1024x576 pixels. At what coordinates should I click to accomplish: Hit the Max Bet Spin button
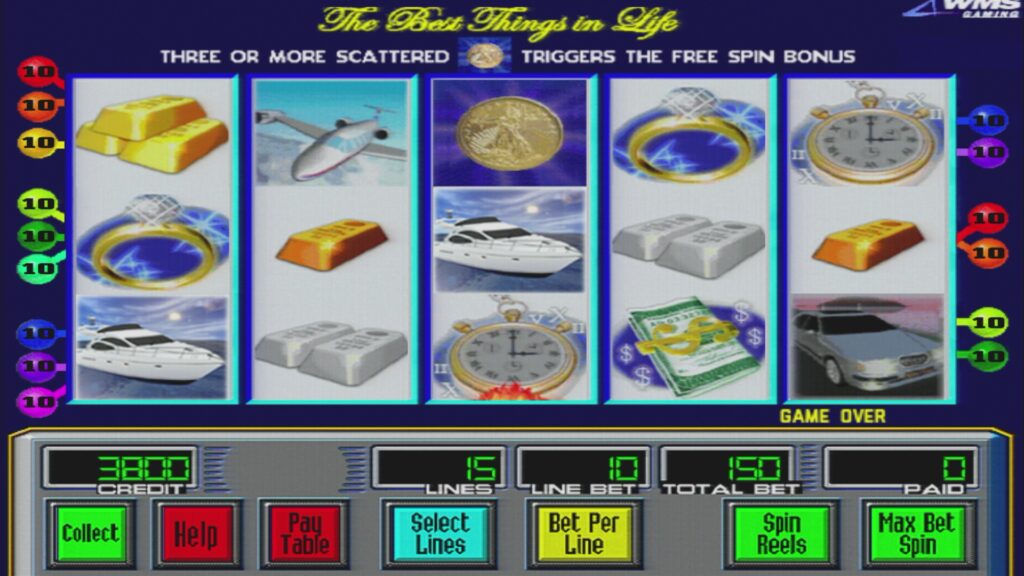click(x=917, y=533)
